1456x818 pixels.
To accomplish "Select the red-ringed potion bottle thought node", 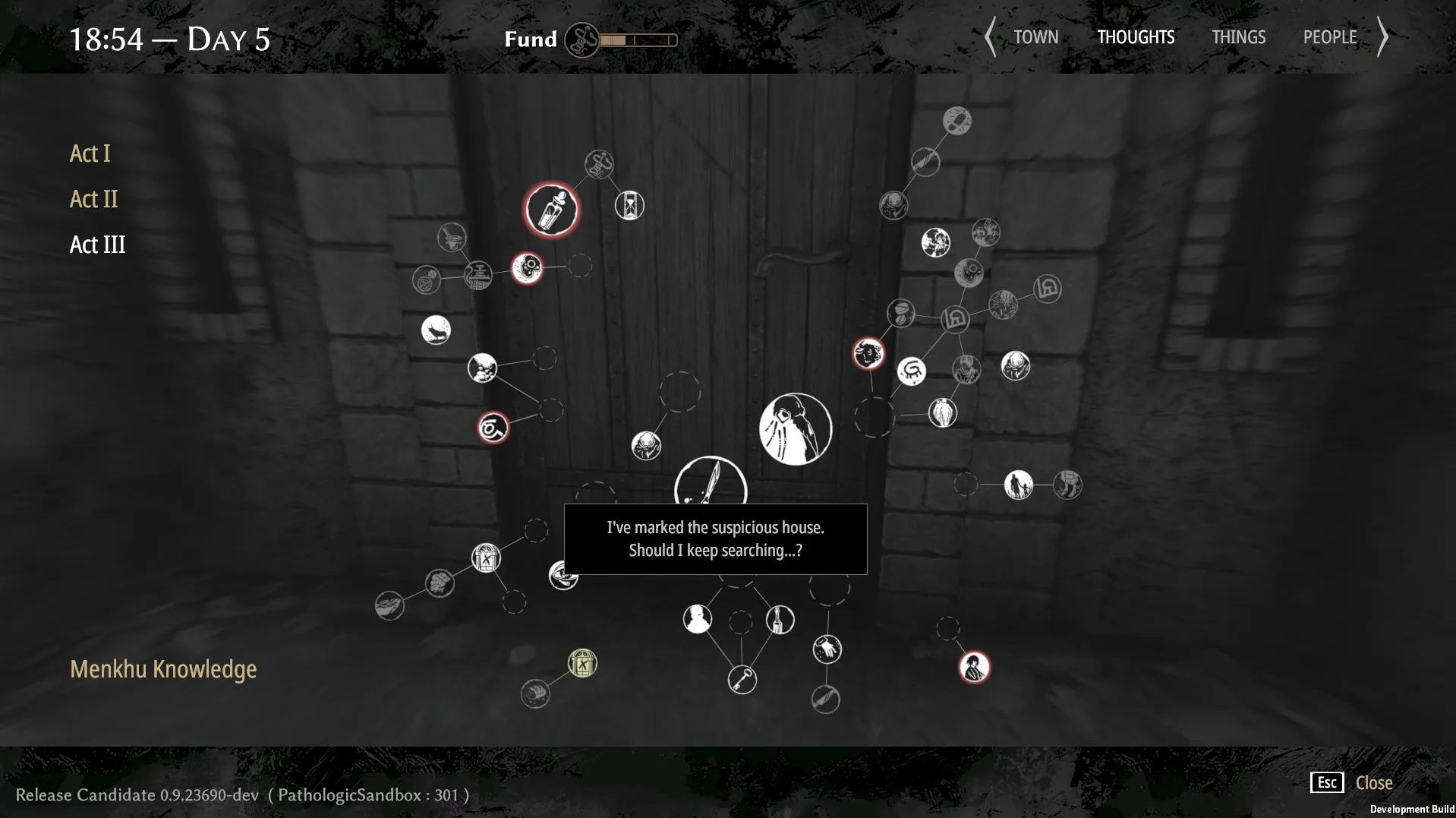I will 551,210.
